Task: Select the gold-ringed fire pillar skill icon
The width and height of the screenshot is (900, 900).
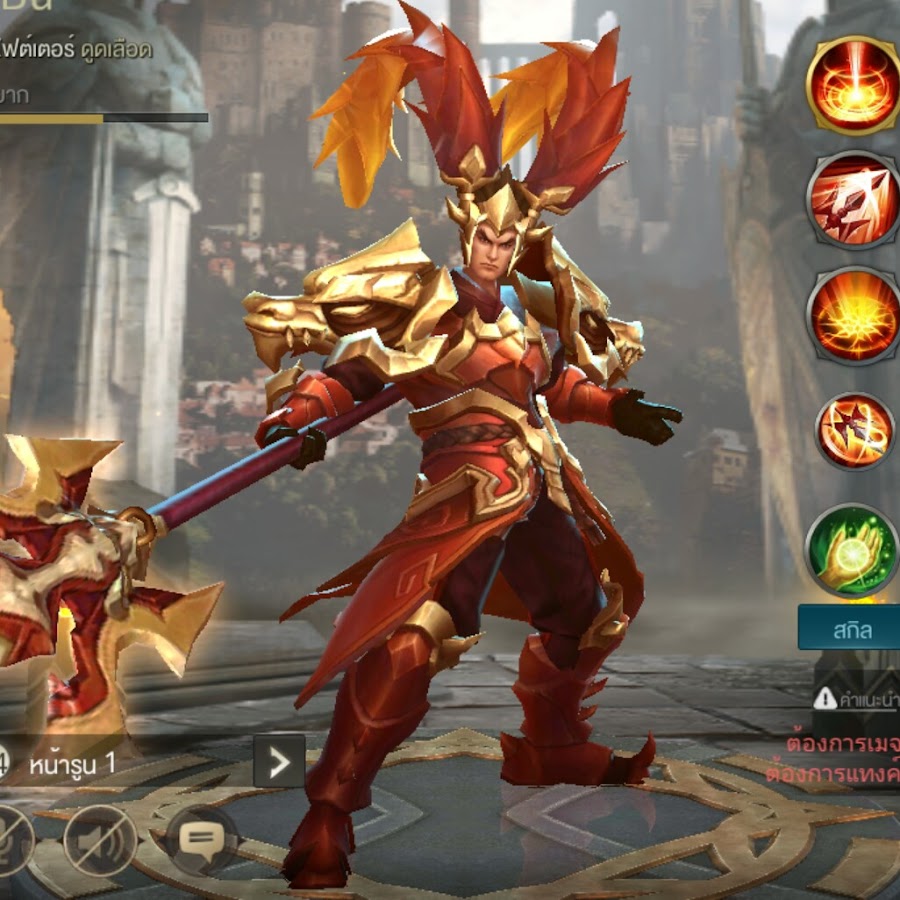Action: [852, 84]
